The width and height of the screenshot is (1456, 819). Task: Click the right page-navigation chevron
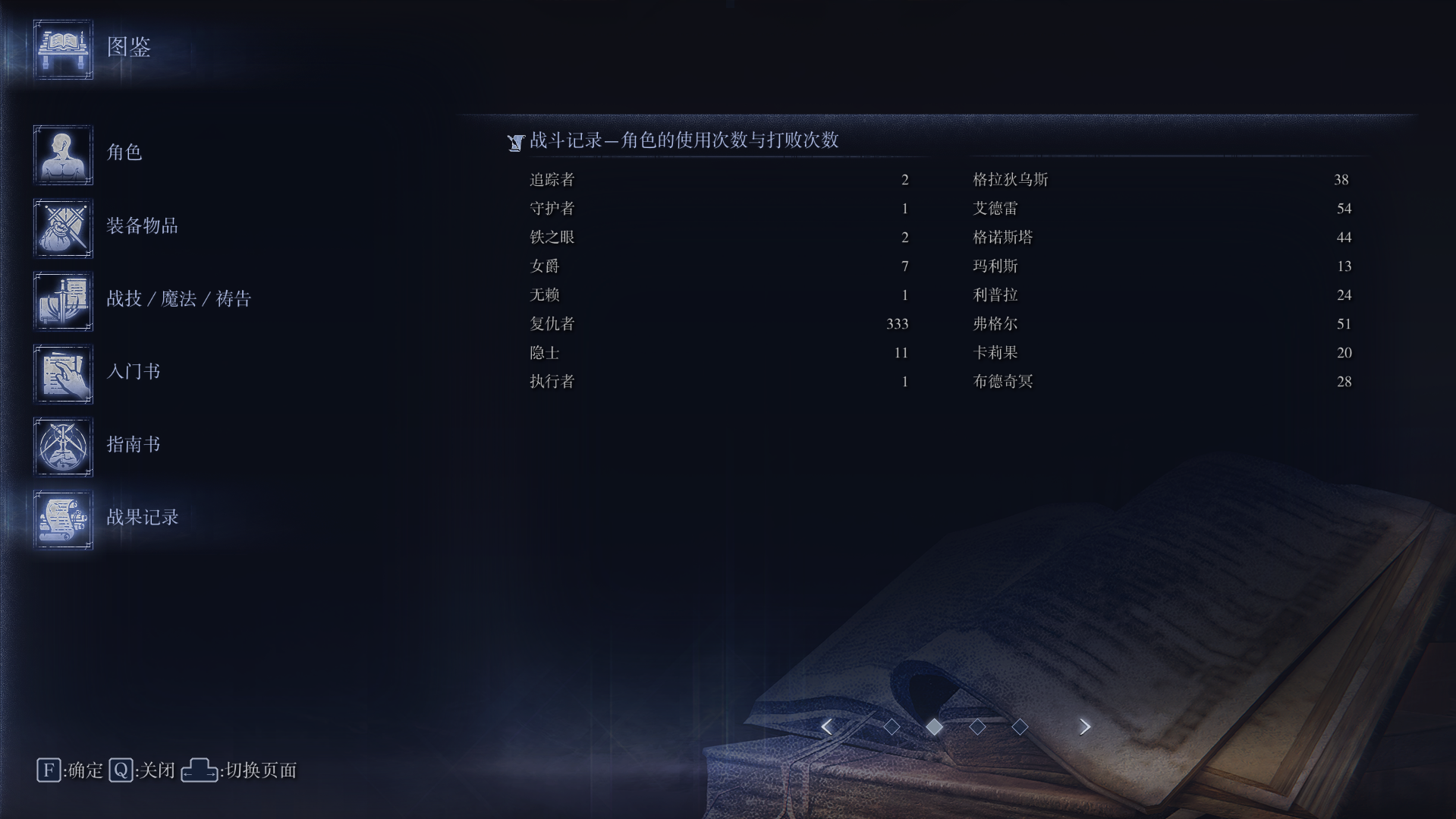pyautogui.click(x=1083, y=726)
